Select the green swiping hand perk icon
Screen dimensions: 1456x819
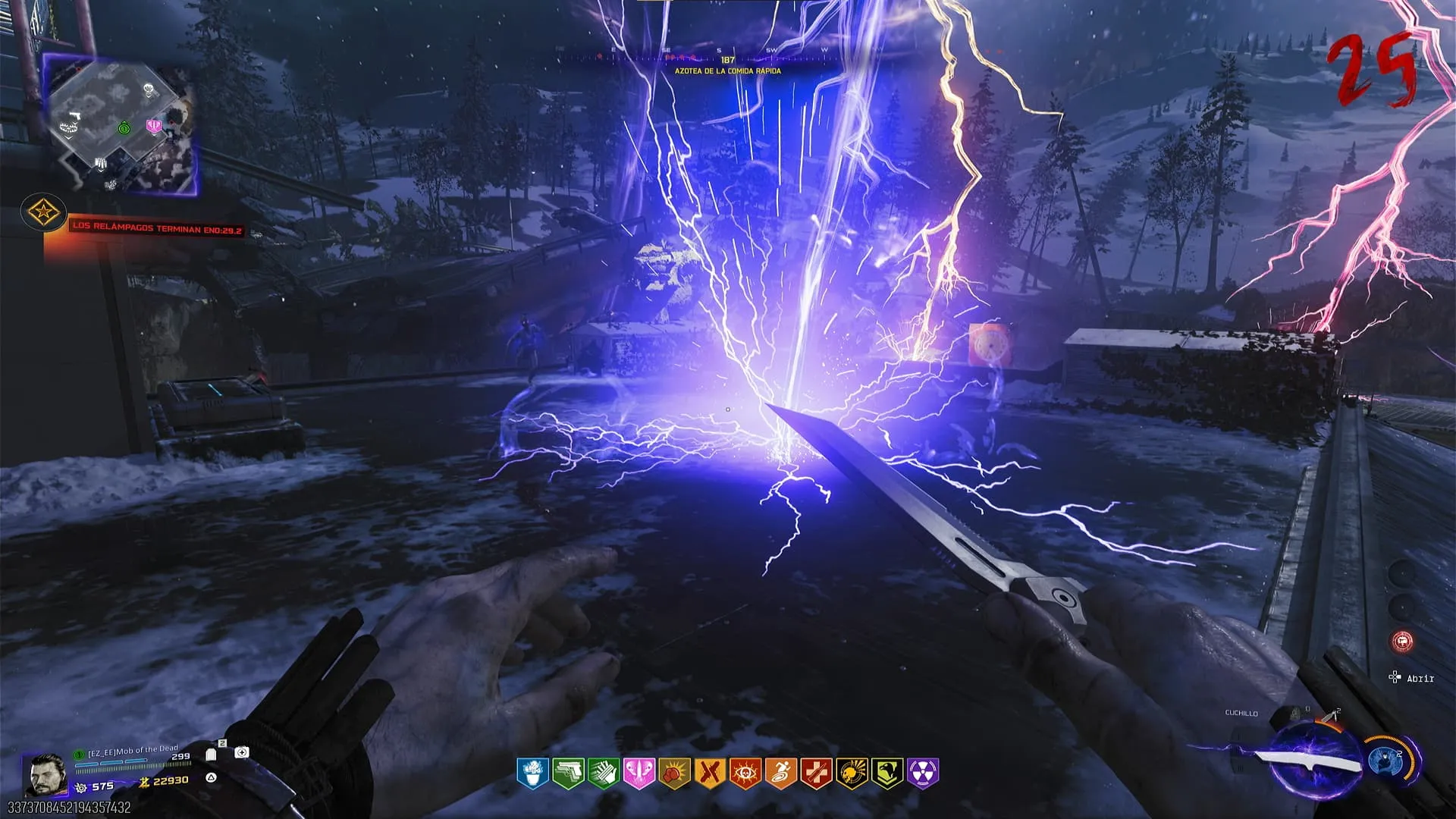[x=604, y=773]
